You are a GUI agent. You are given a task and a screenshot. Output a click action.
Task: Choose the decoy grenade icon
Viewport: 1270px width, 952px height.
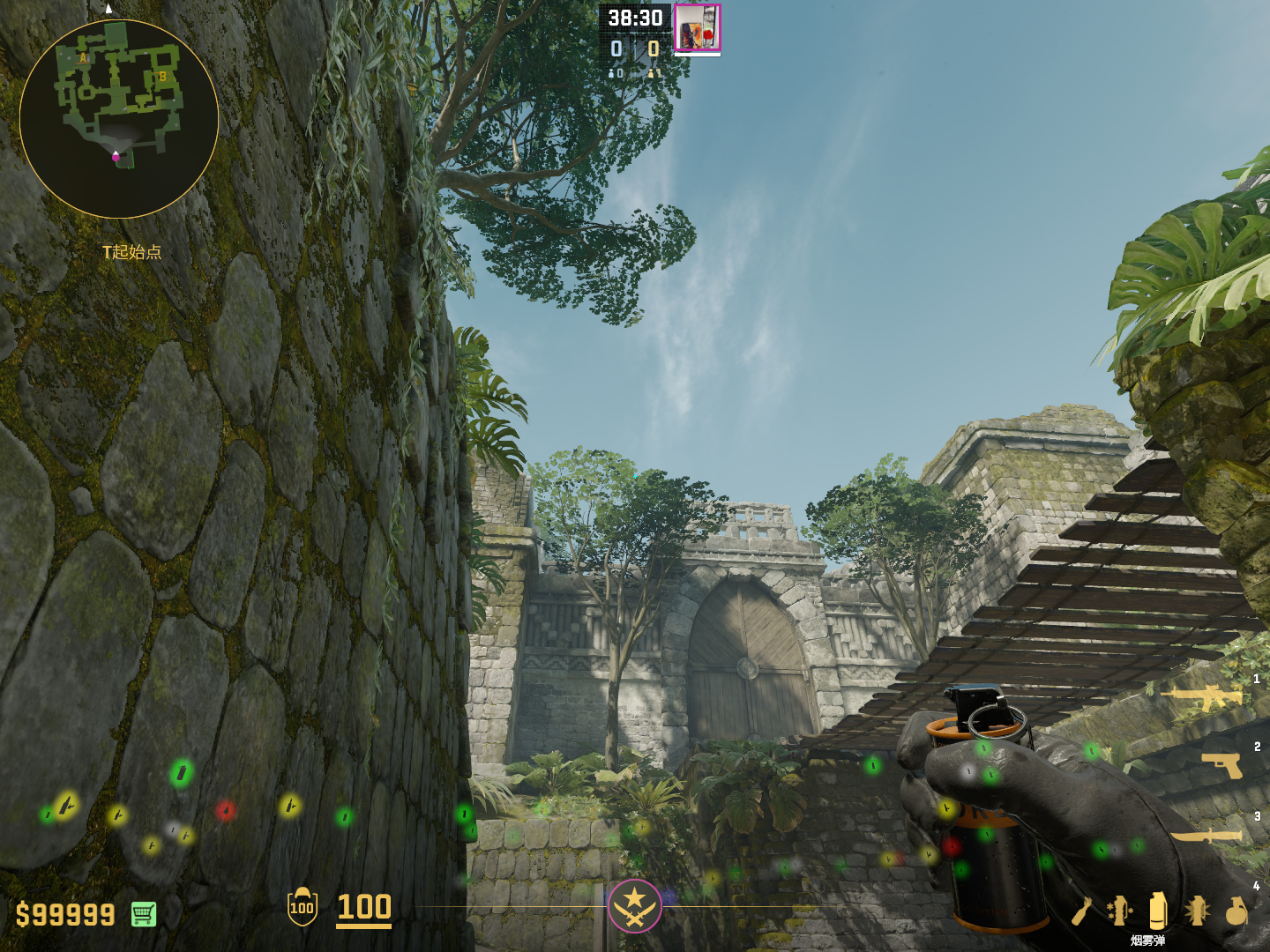pos(1119,910)
